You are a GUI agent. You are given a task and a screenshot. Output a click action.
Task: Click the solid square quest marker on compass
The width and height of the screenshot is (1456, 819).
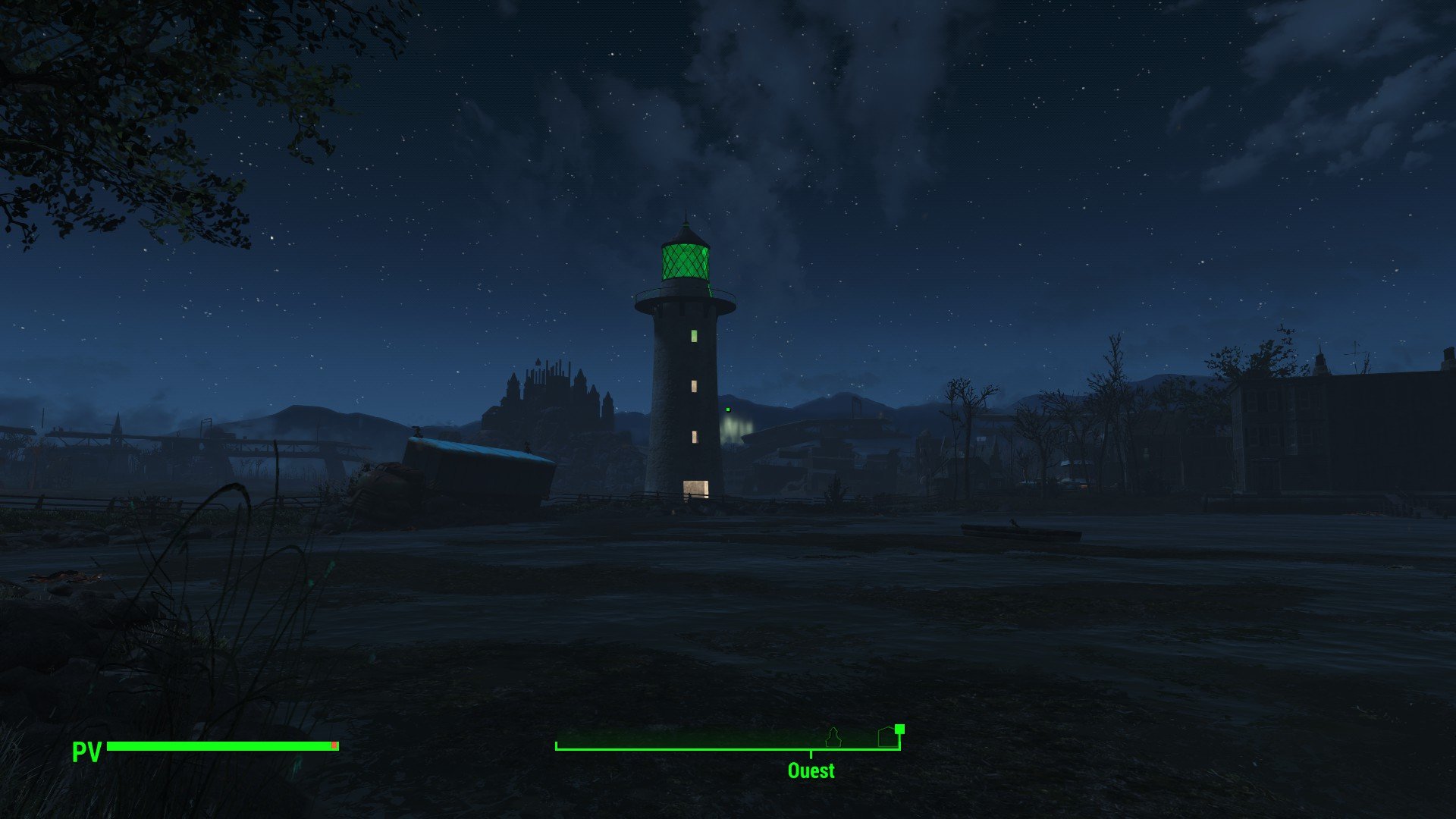click(899, 729)
